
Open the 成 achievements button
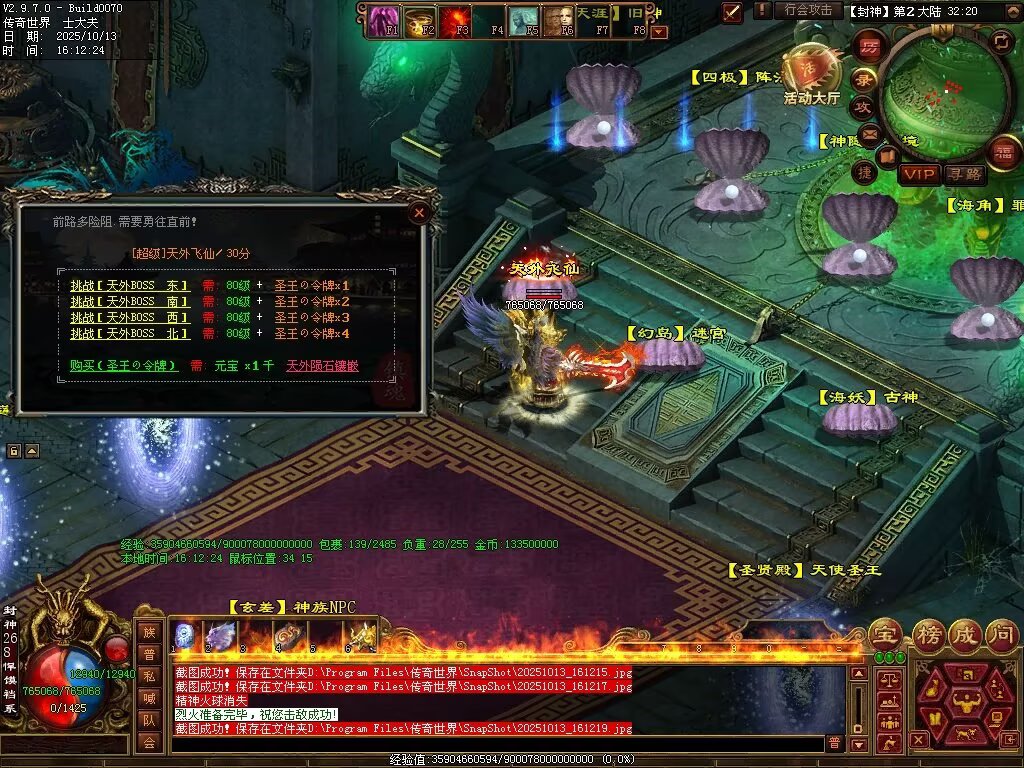point(965,633)
